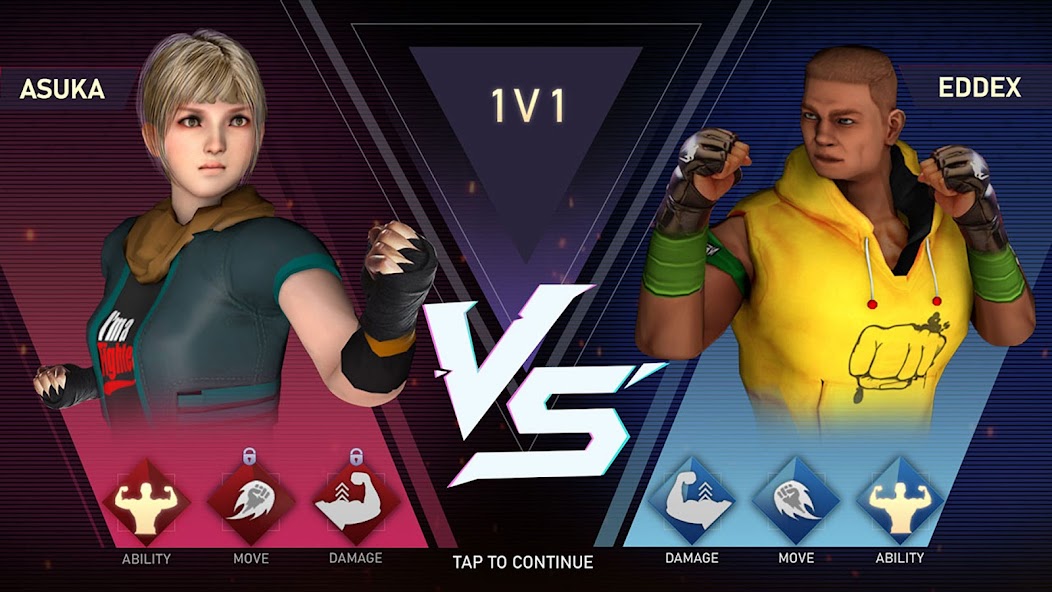
Task: Select Asuka's Ability icon
Action: (x=146, y=501)
